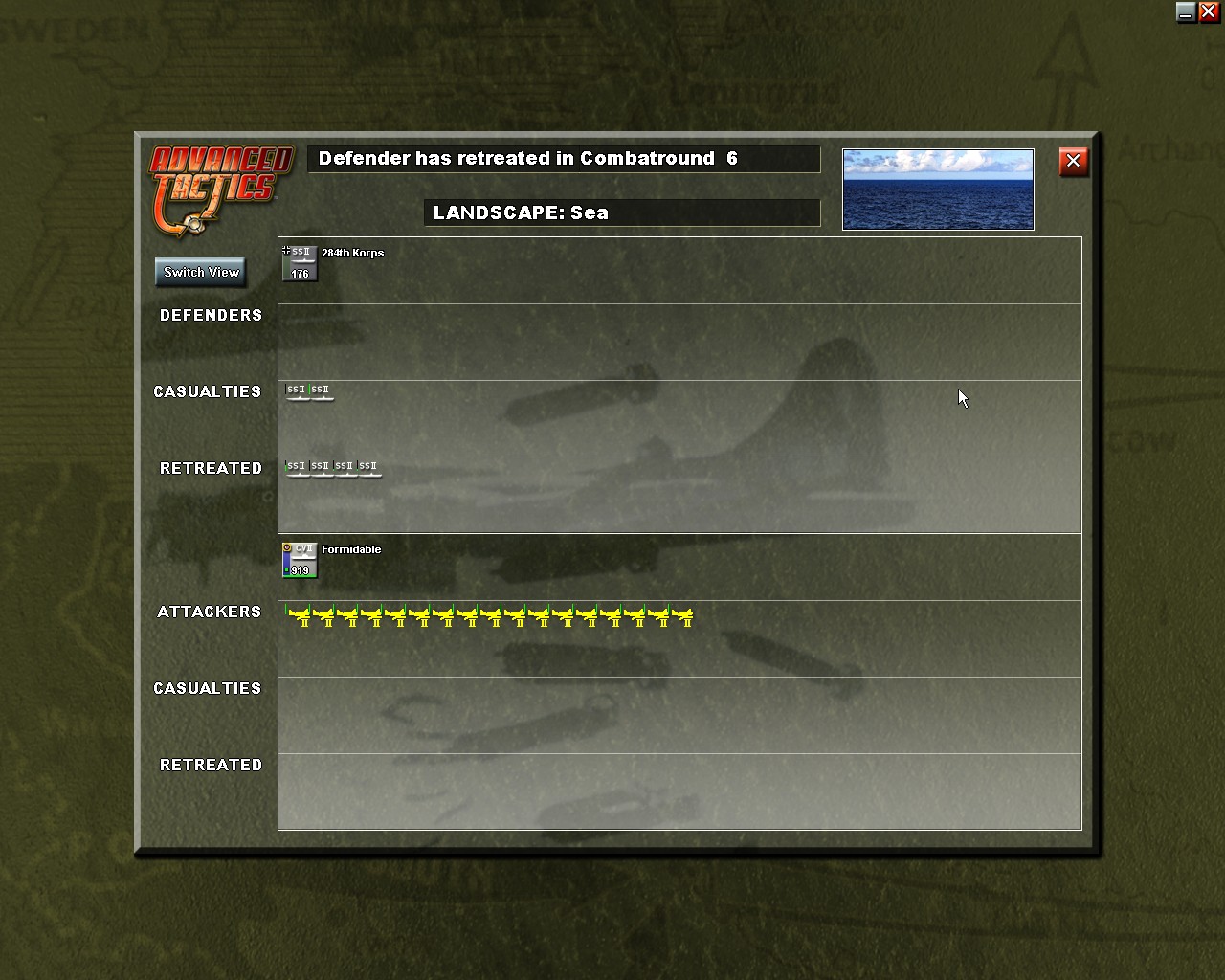Click the DEFENDERS section label

click(x=212, y=315)
